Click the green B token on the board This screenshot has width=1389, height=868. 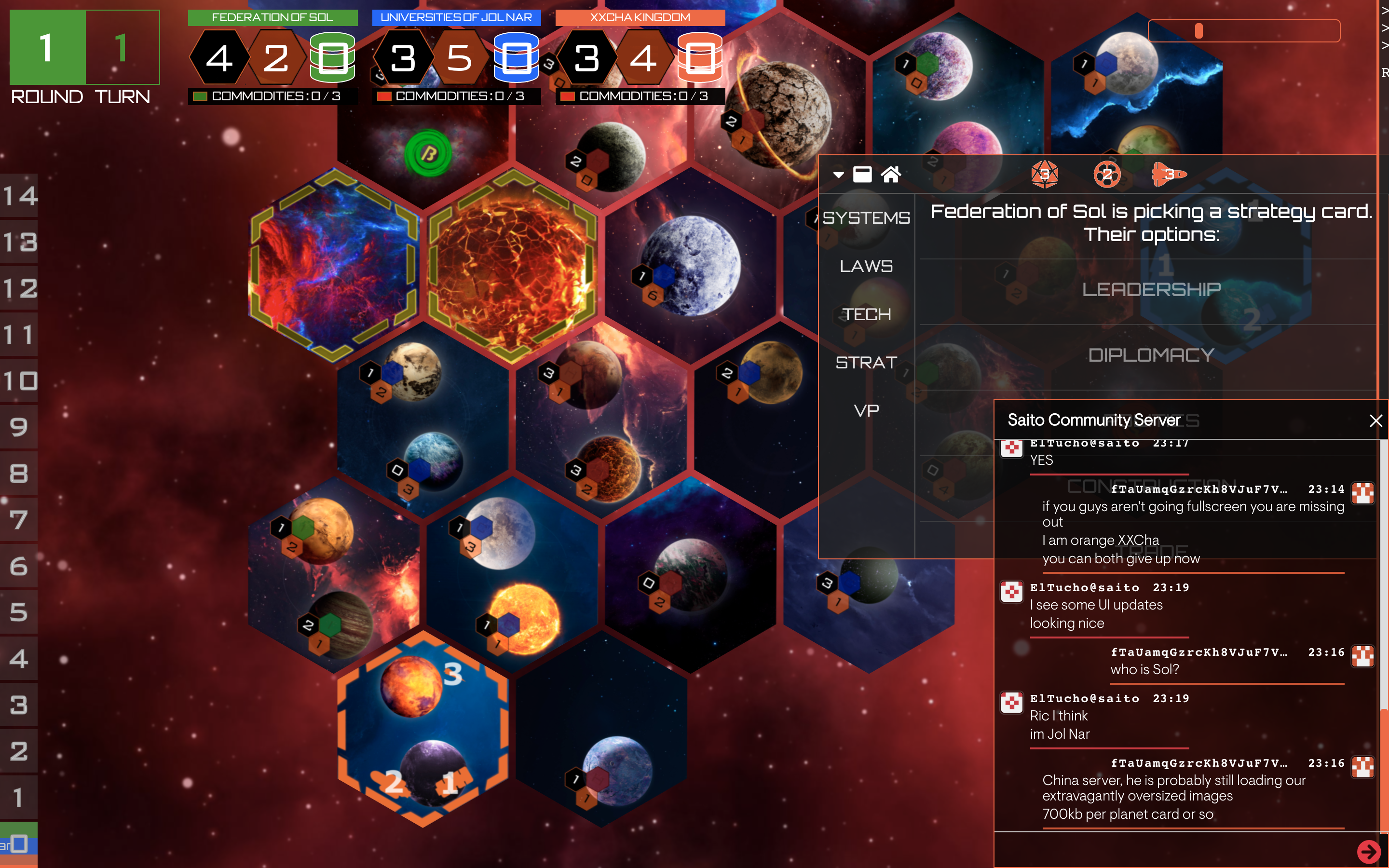pyautogui.click(x=428, y=153)
